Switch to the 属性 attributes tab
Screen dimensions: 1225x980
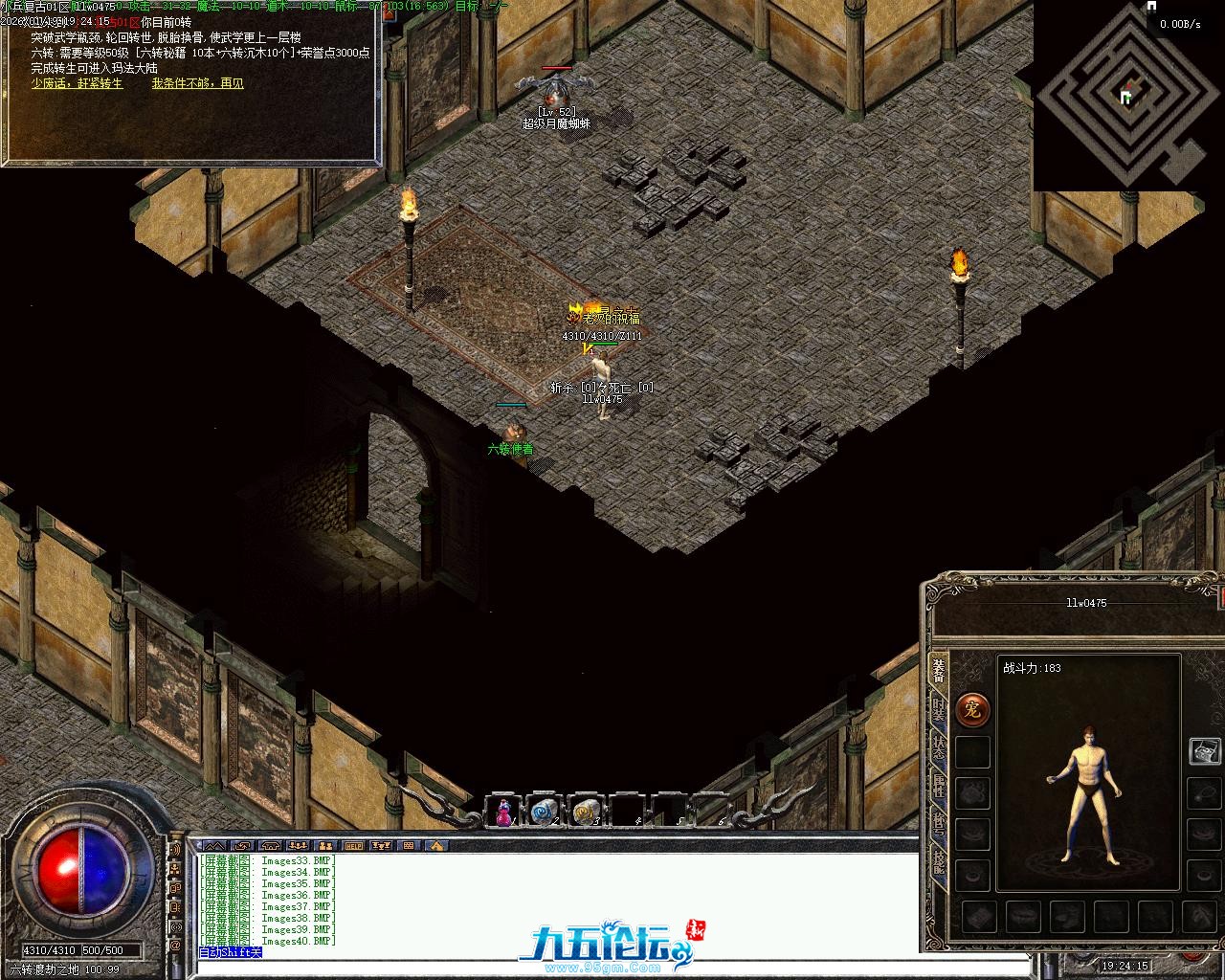938,787
